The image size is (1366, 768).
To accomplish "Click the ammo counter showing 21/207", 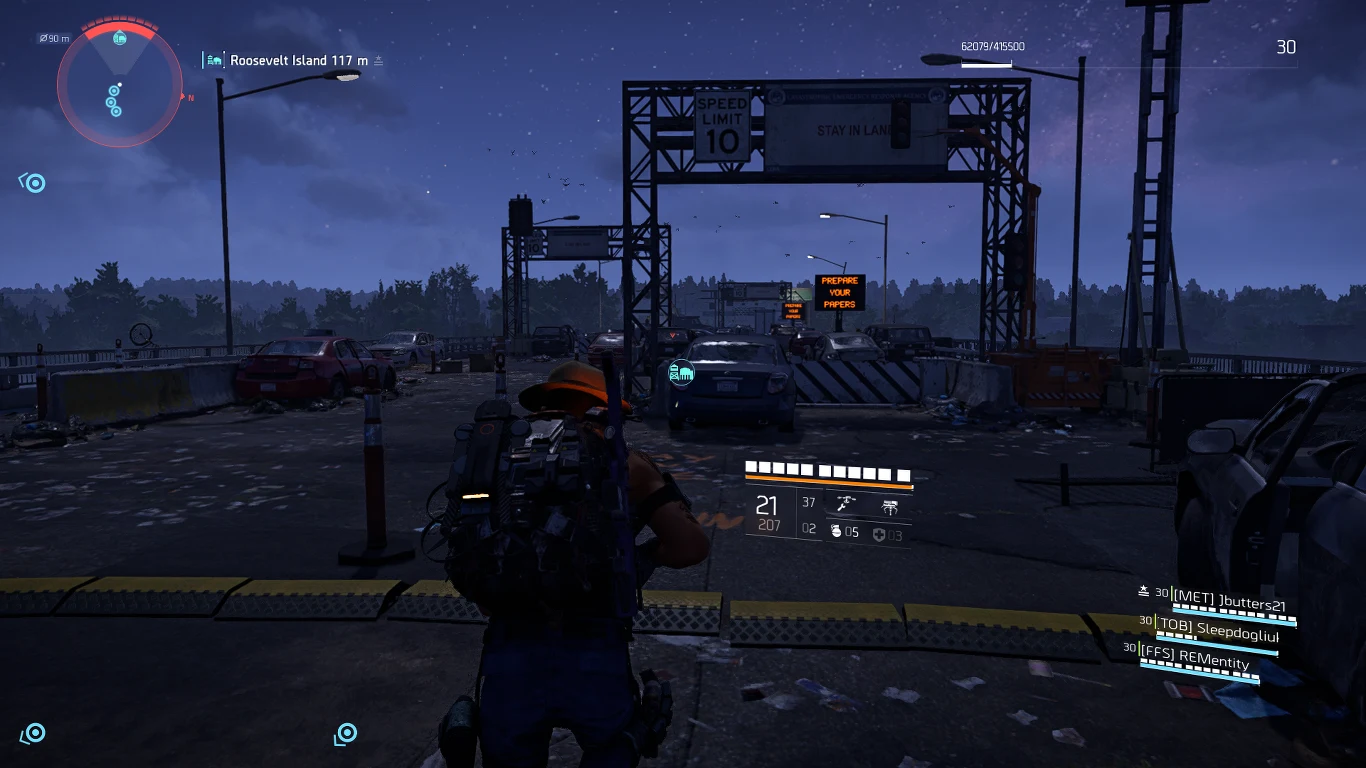I will (766, 510).
